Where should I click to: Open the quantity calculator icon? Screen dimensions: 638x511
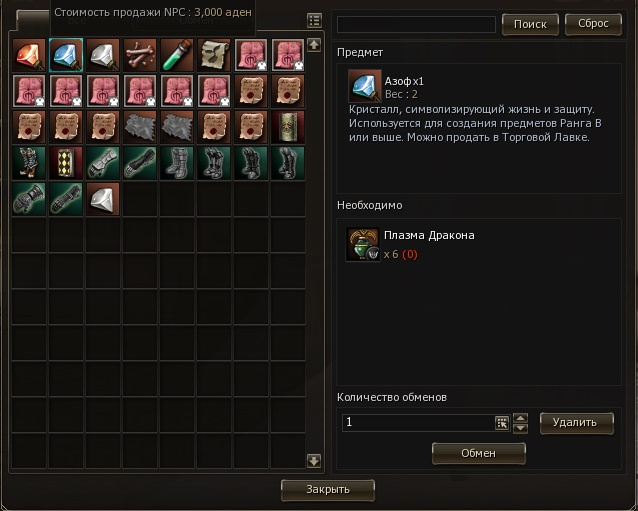502,423
